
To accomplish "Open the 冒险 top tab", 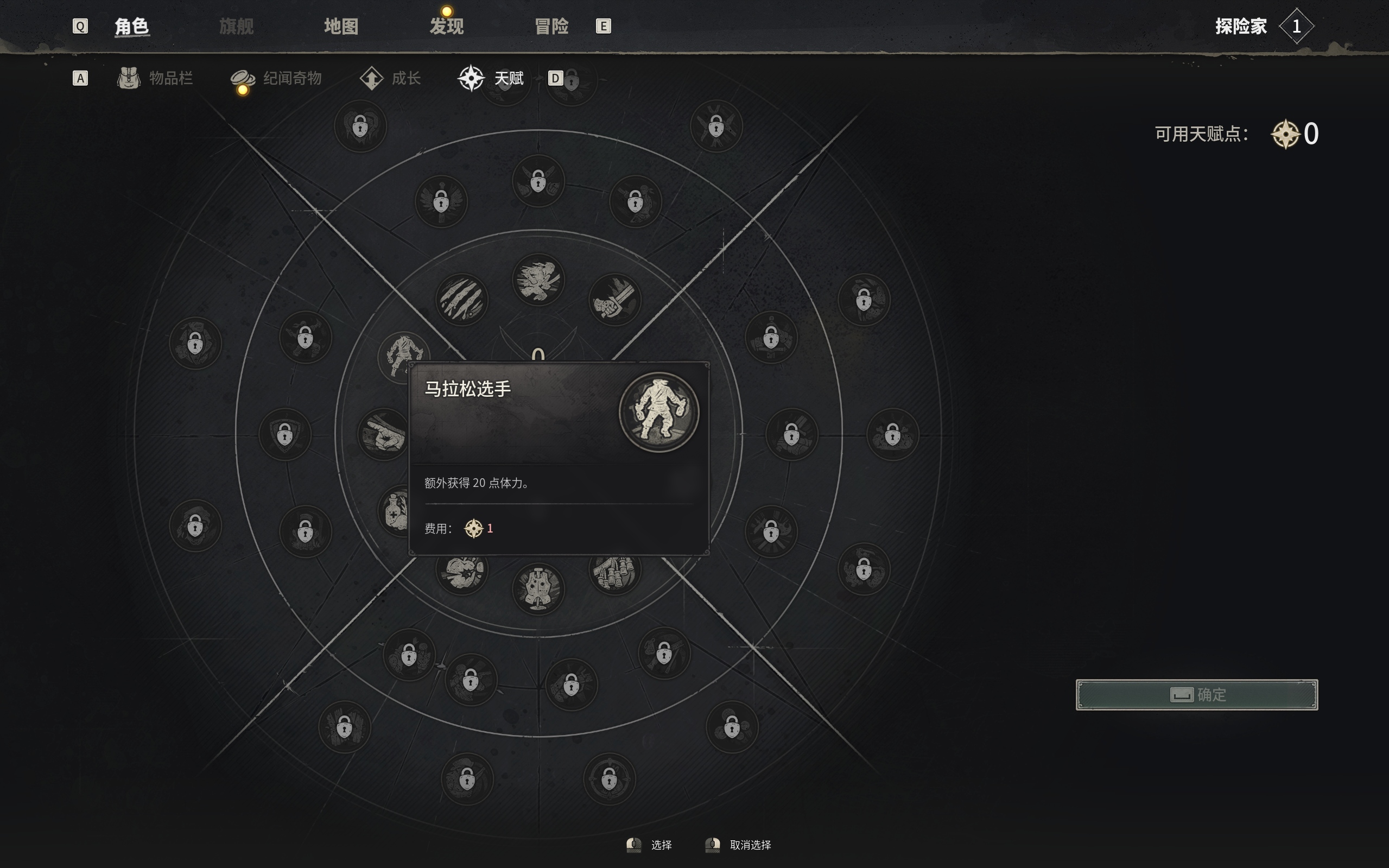I will (551, 27).
